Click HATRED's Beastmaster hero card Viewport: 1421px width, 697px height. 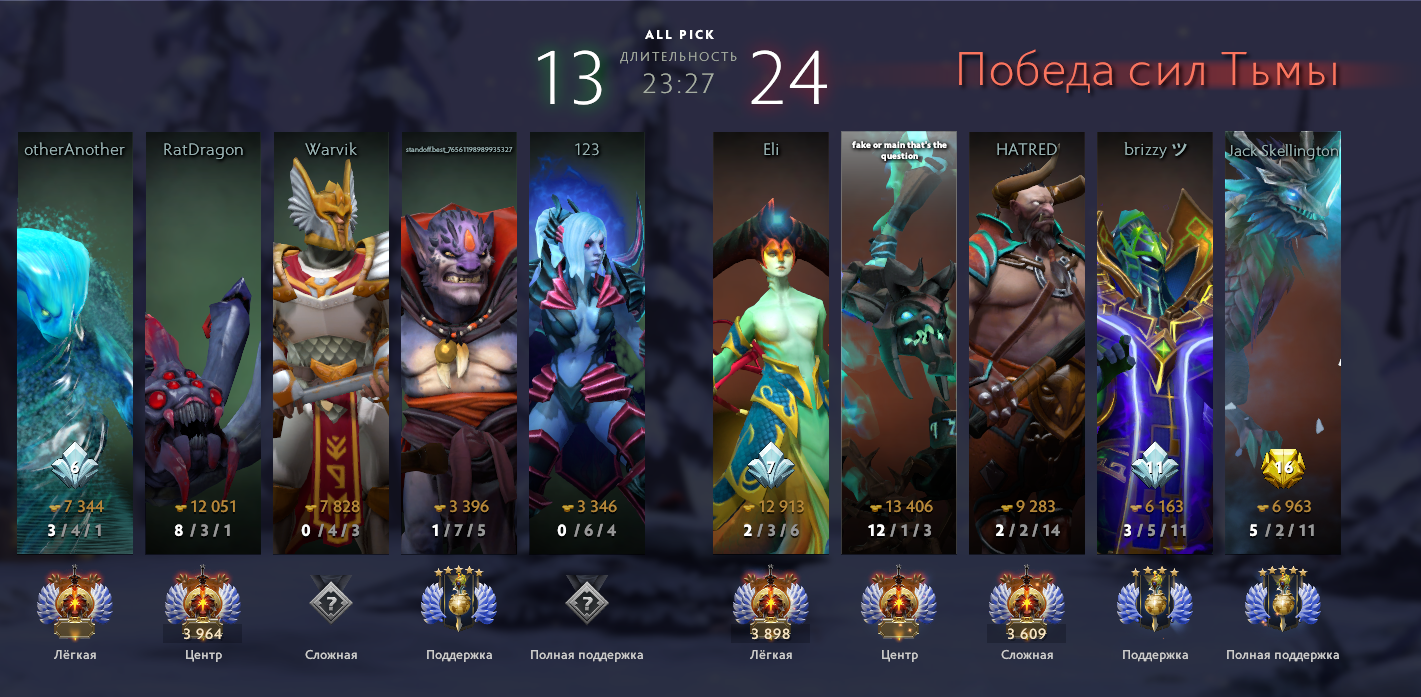click(x=1027, y=340)
